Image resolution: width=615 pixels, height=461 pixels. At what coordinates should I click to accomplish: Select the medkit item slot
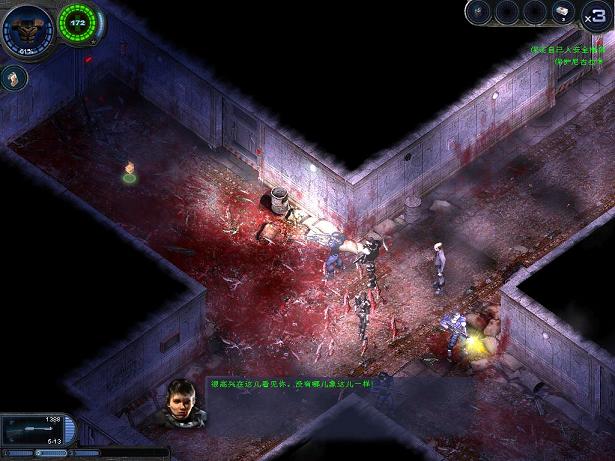[564, 12]
